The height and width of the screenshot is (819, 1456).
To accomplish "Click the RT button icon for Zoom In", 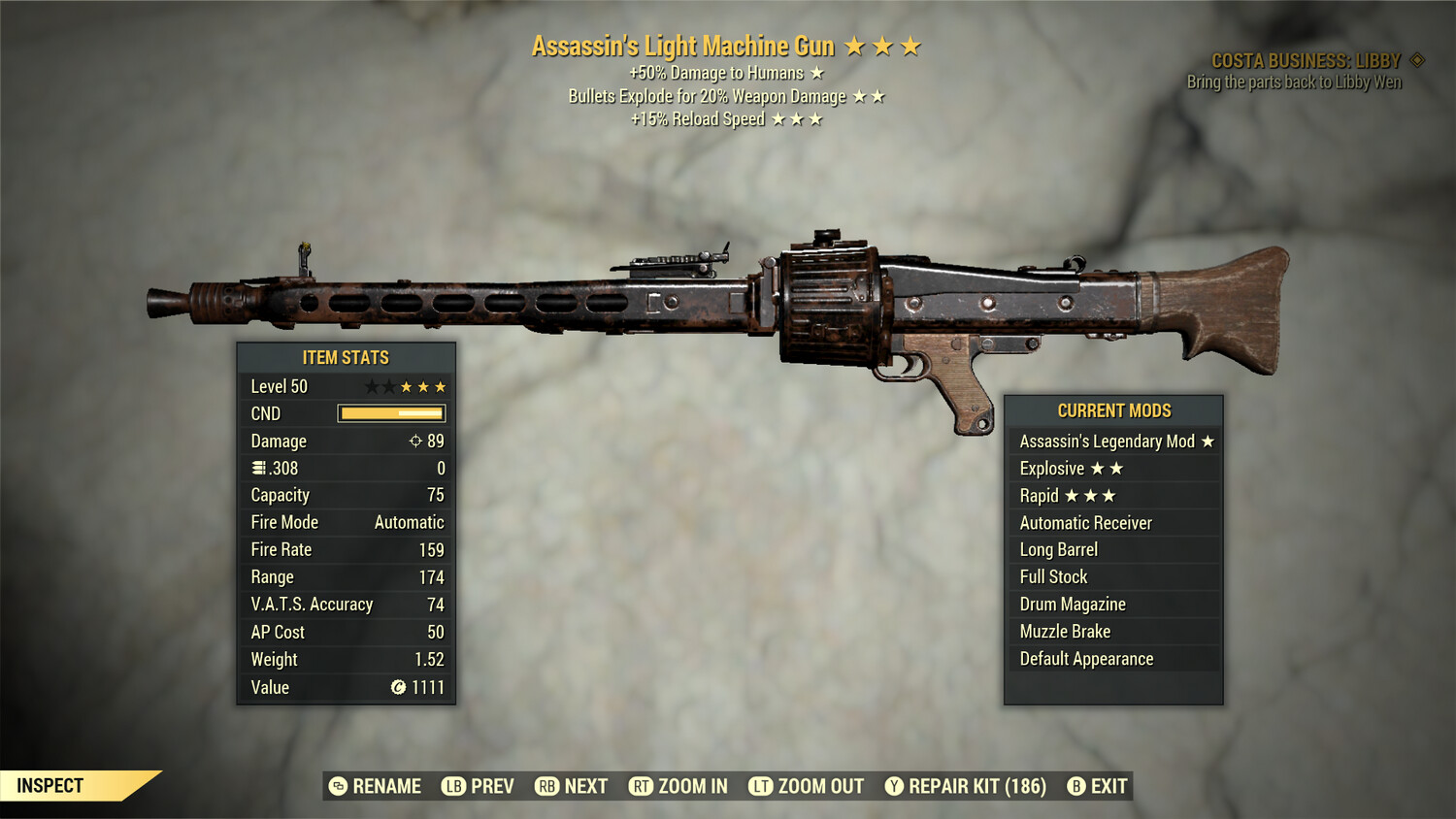I will (x=642, y=786).
